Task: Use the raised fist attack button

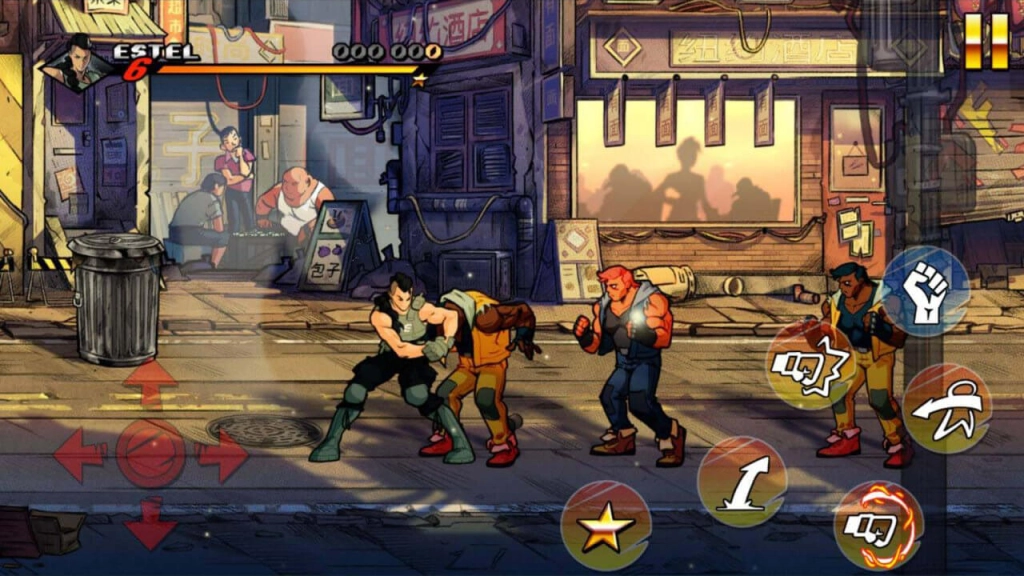Action: click(925, 290)
